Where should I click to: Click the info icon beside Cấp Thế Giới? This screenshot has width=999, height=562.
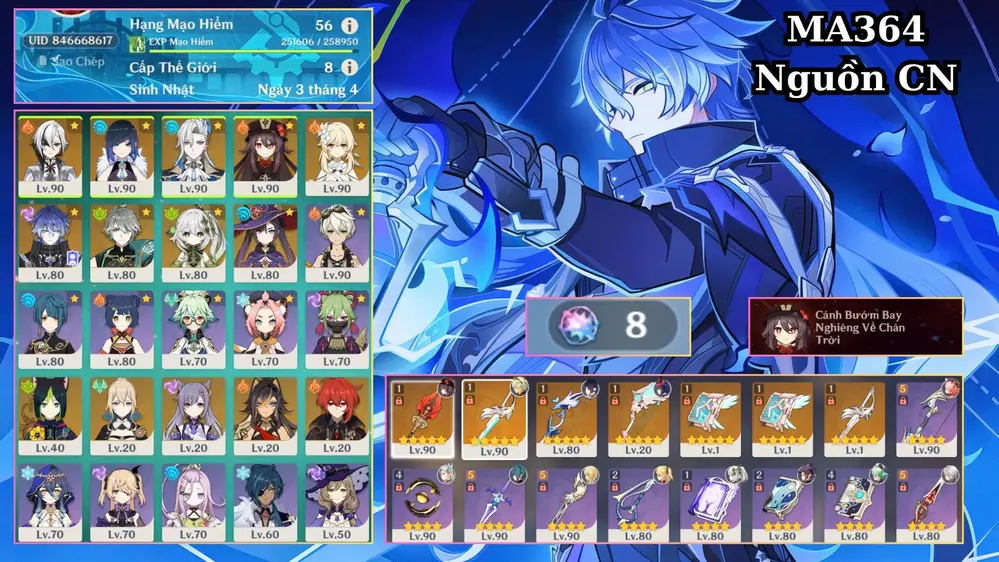349,67
